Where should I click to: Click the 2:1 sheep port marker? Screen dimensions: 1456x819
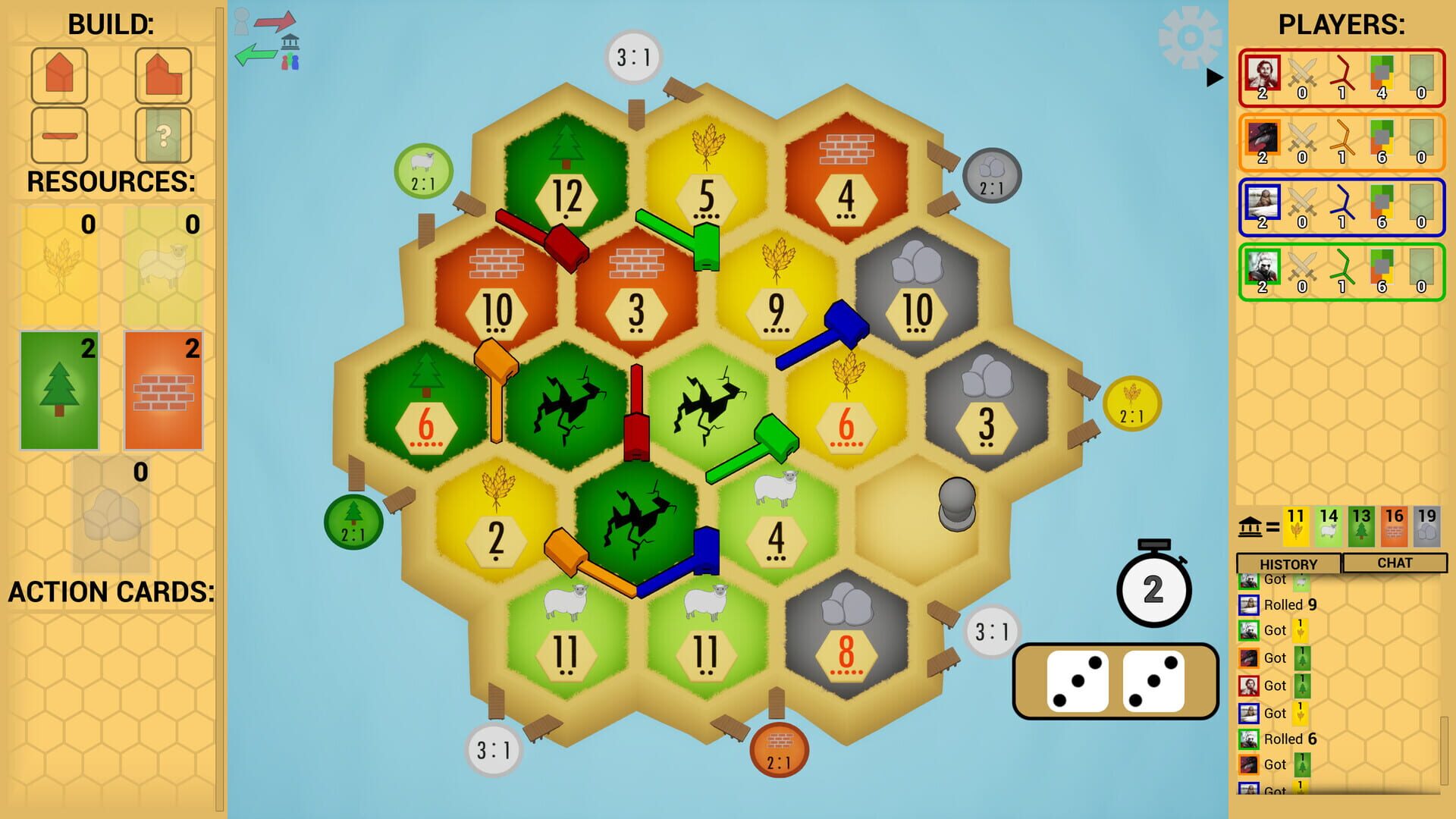click(x=422, y=171)
